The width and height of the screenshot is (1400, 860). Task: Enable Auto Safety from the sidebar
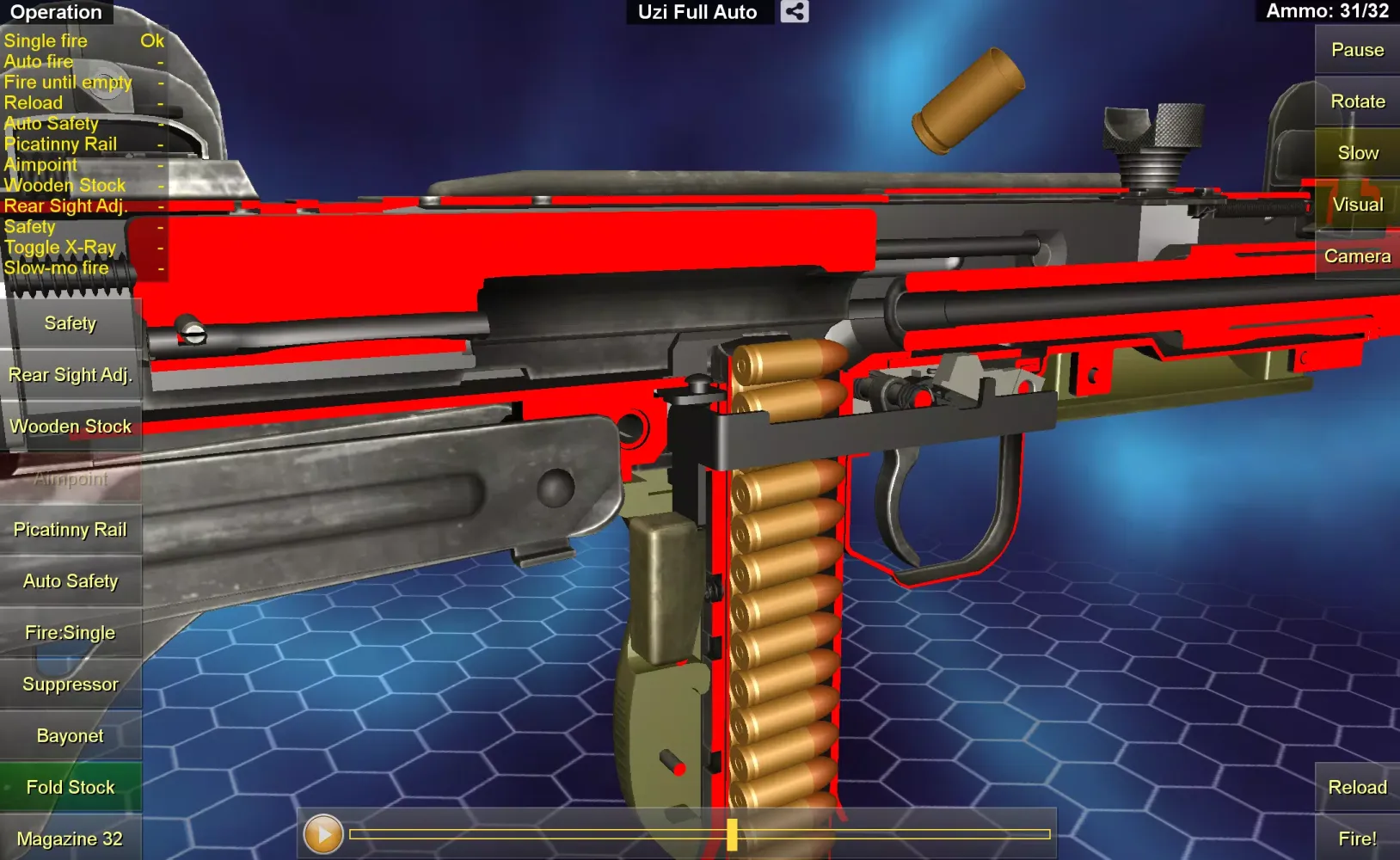[x=71, y=580]
